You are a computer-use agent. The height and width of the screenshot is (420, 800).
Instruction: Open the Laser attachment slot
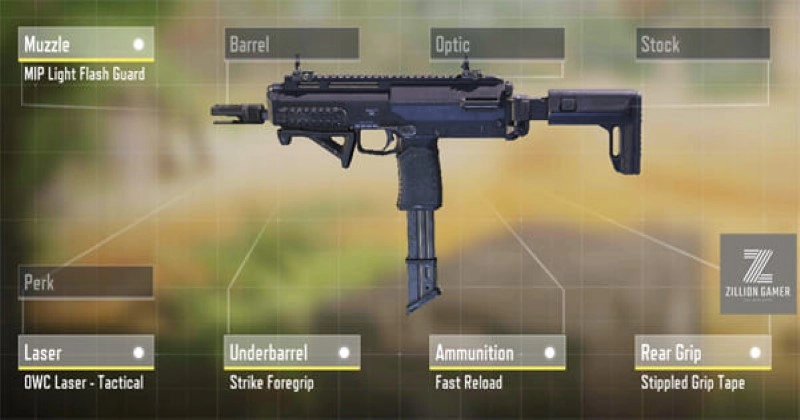[86, 352]
